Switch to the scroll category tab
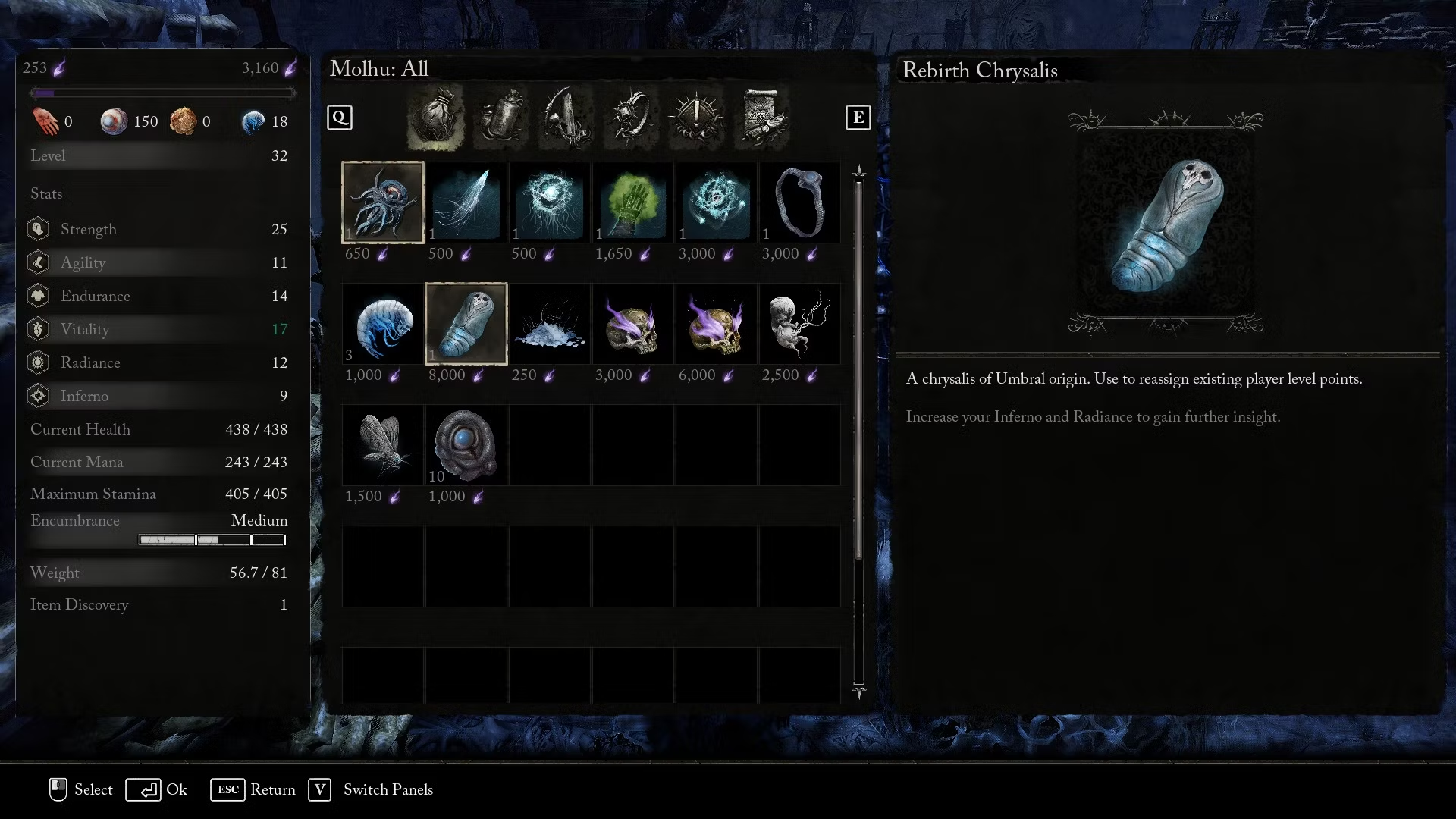 pyautogui.click(x=761, y=118)
